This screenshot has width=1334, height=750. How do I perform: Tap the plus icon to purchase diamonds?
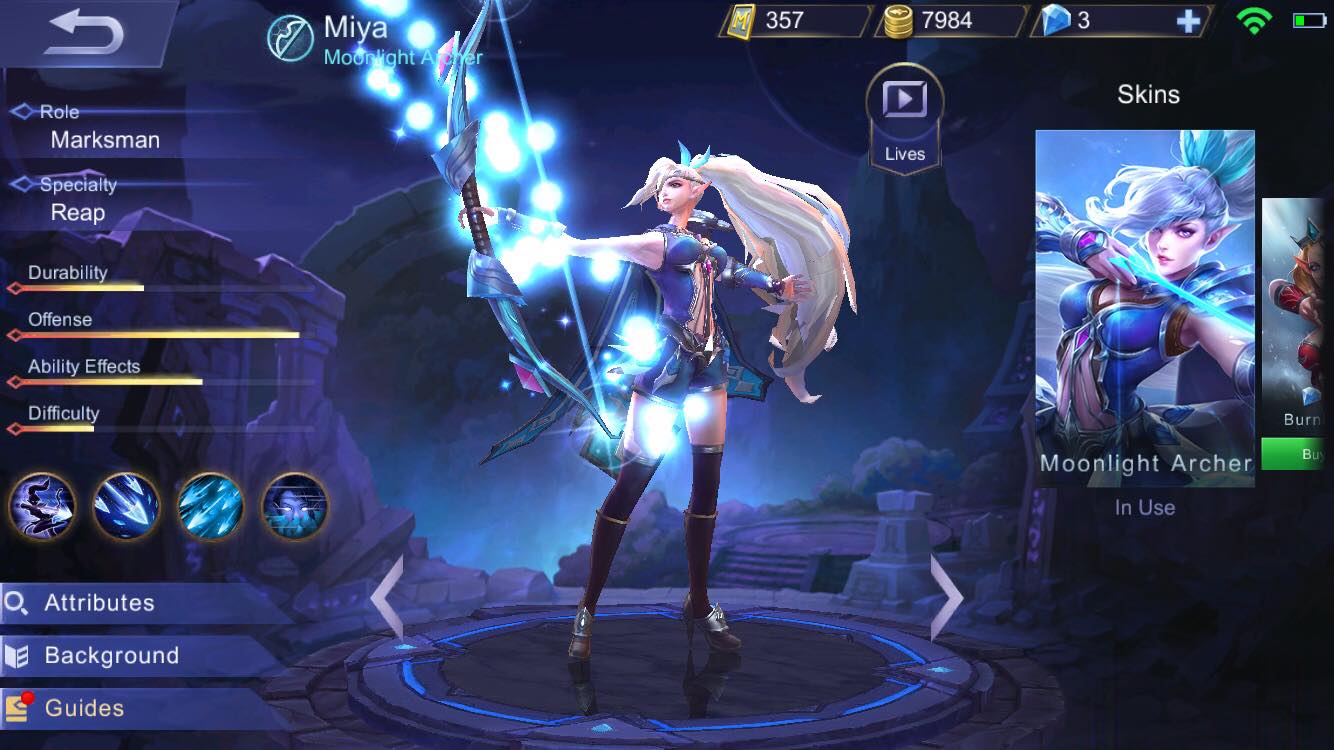[x=1188, y=21]
